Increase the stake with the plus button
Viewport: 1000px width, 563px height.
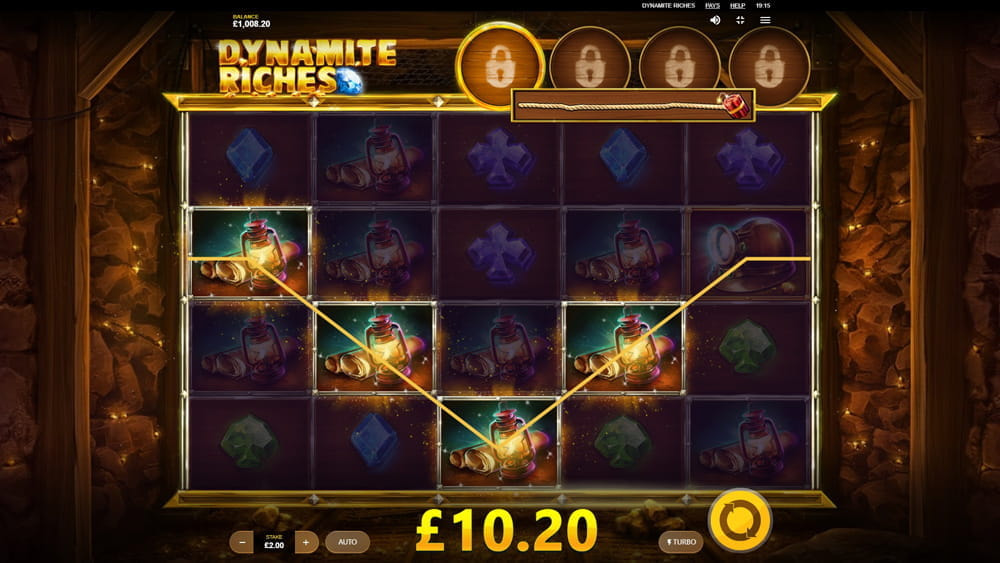307,542
